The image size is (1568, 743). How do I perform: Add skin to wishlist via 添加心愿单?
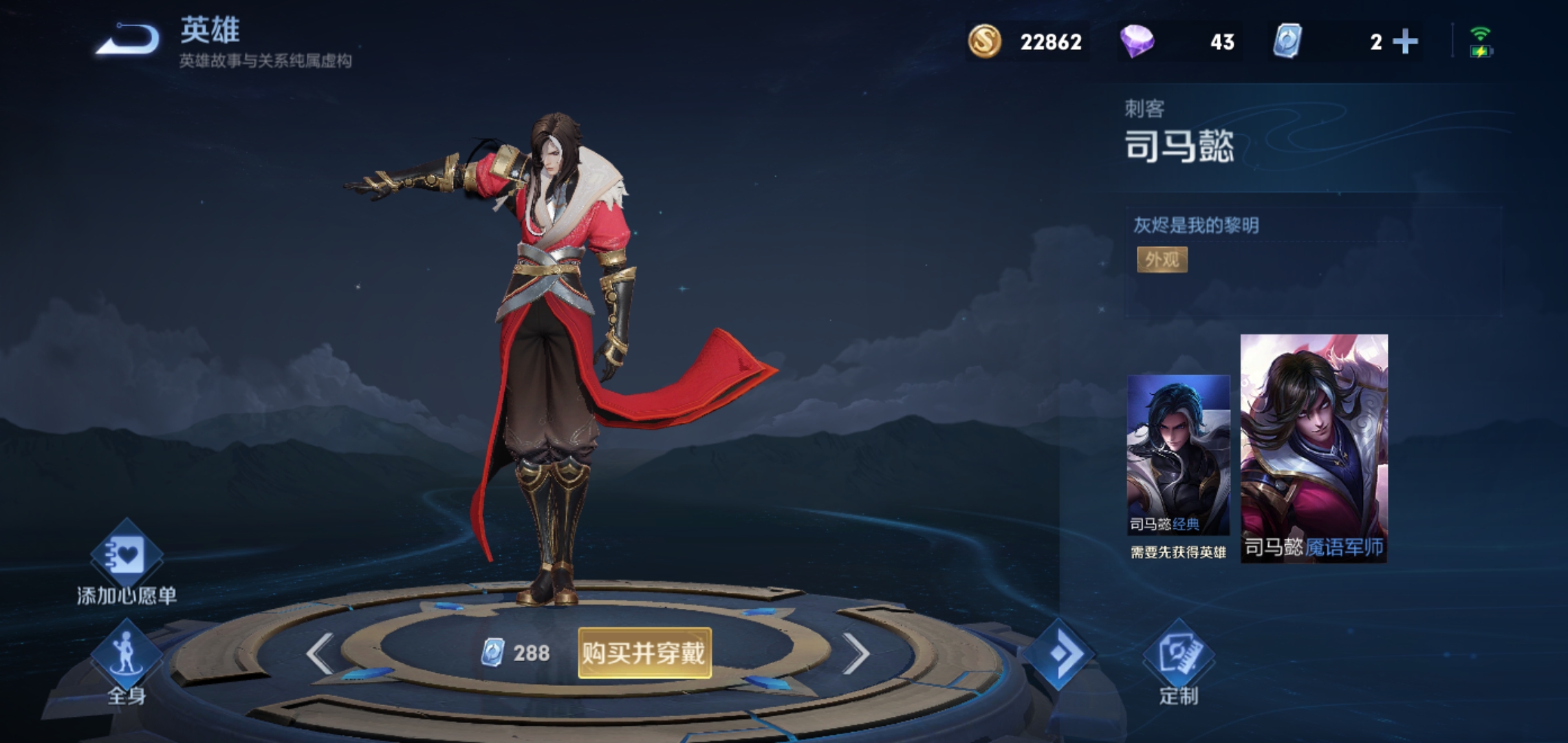tap(127, 564)
